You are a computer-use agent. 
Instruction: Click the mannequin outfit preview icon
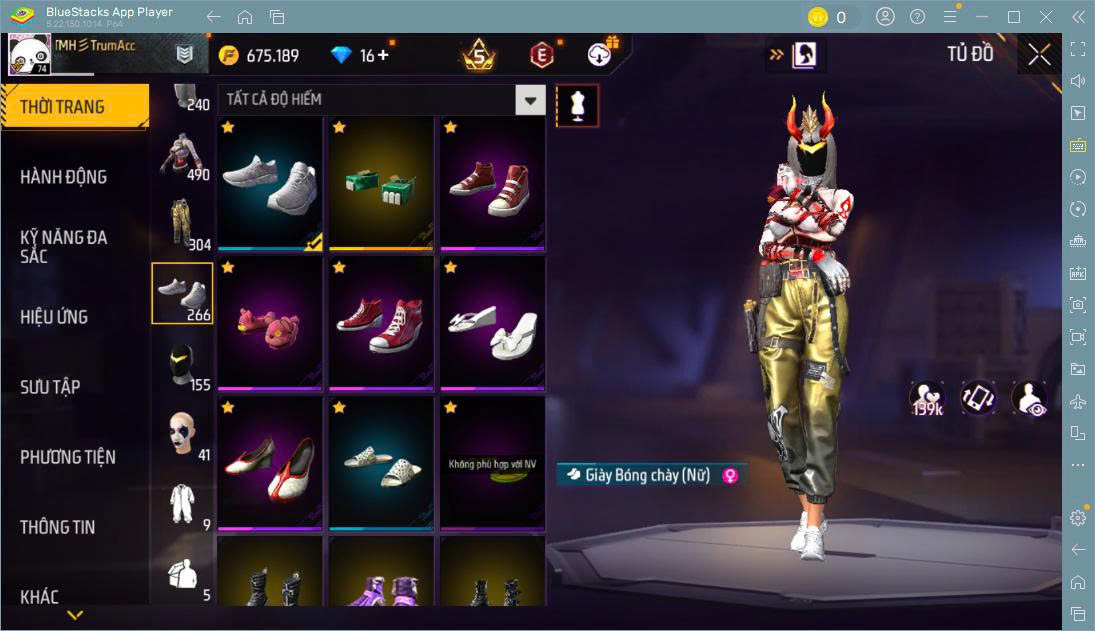577,105
